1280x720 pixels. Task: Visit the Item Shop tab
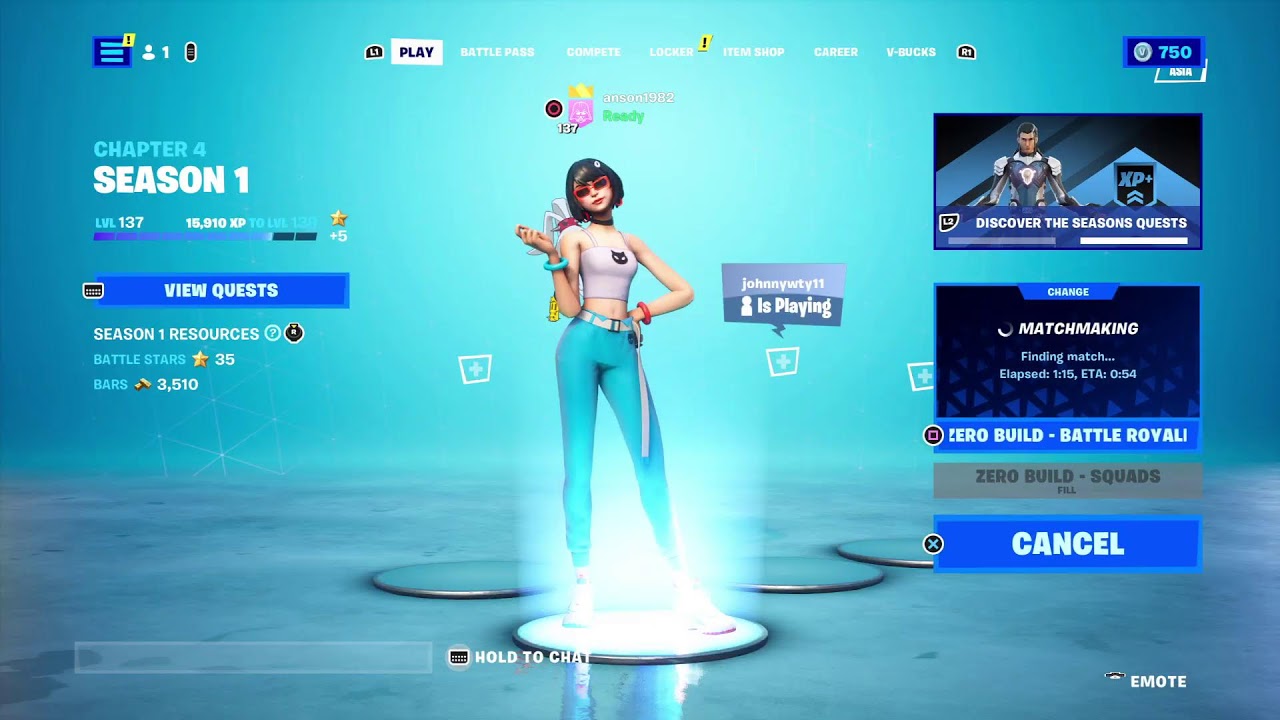click(753, 52)
